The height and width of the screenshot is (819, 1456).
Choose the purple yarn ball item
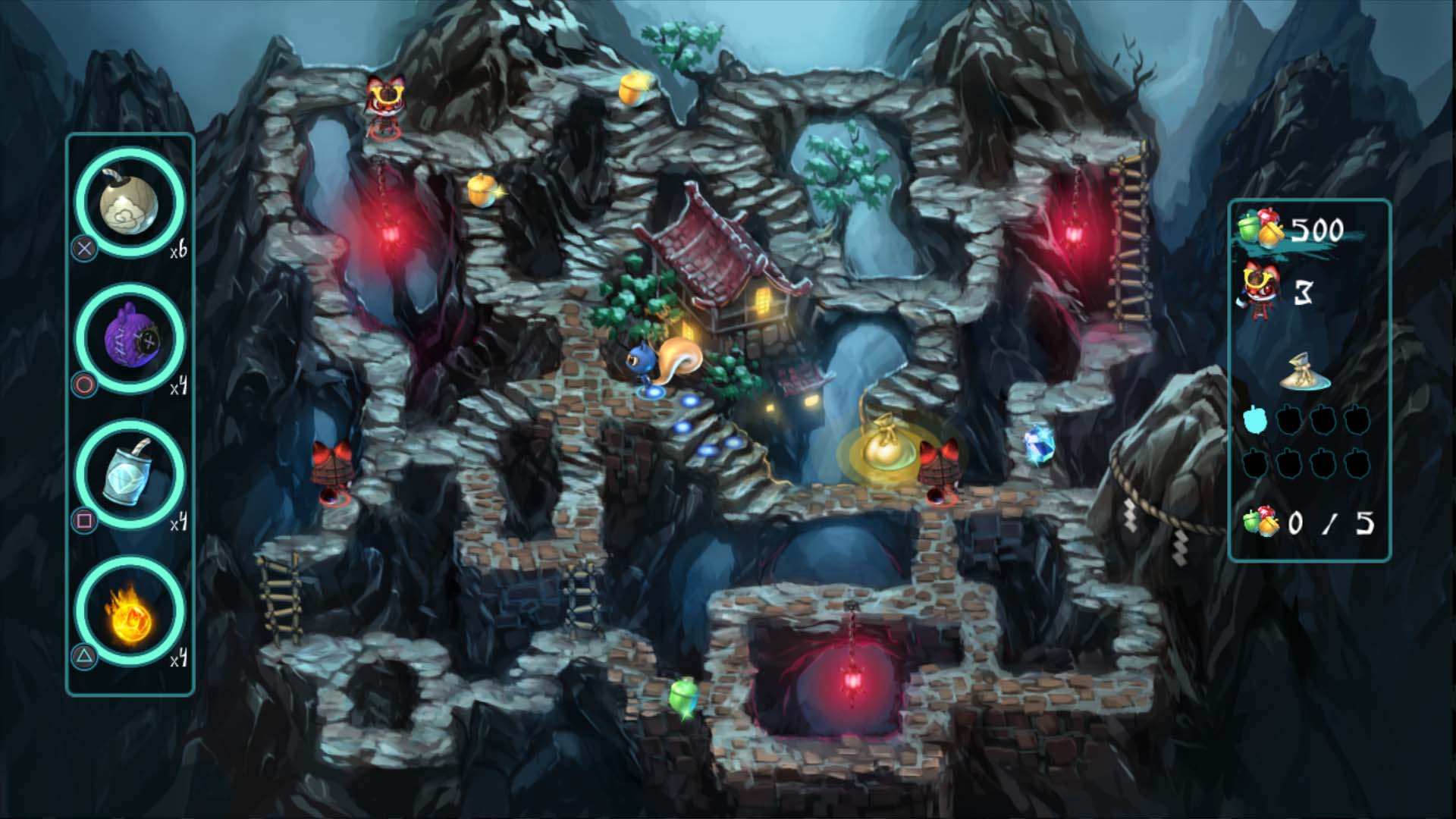tap(130, 338)
